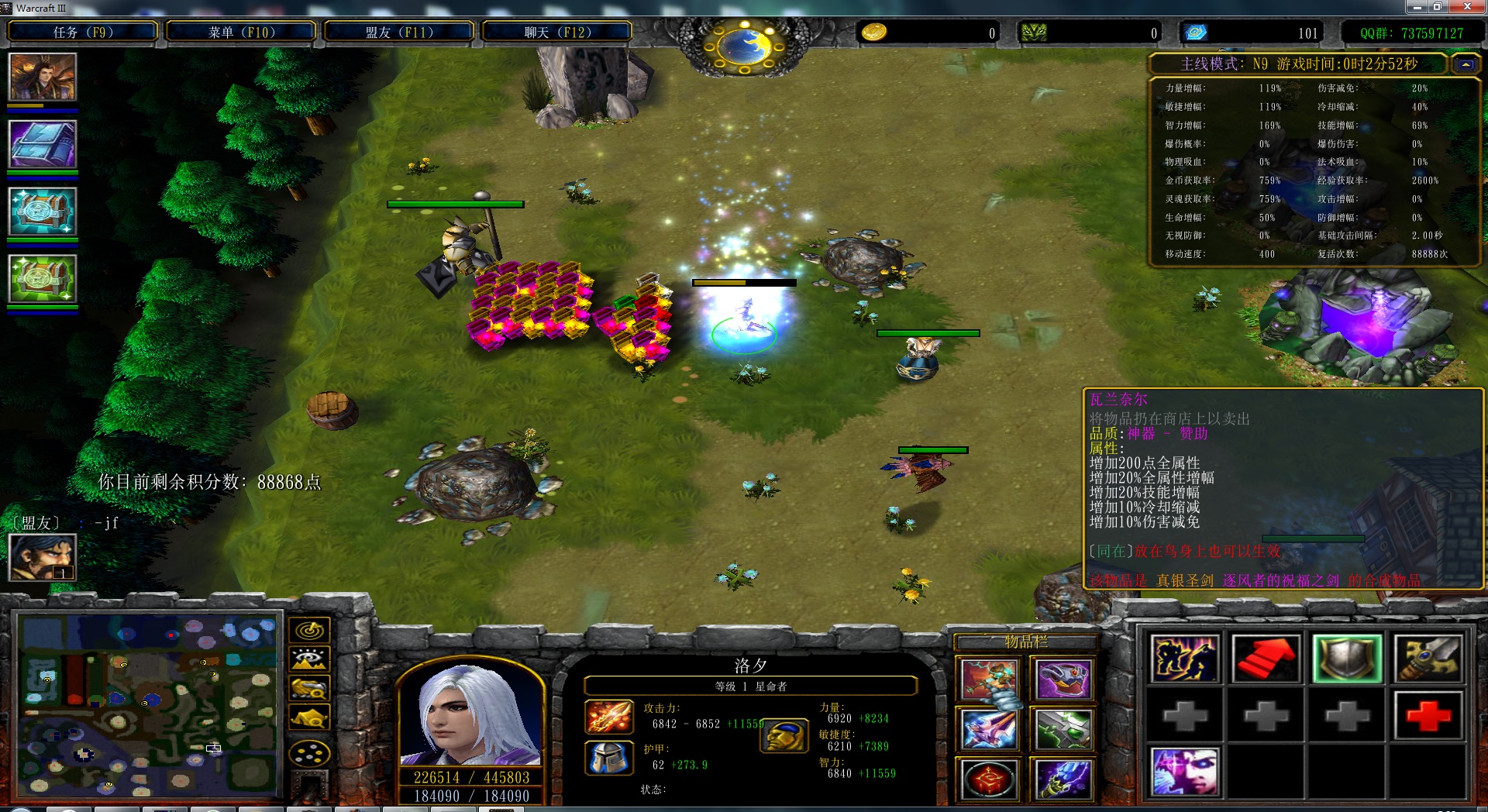Collapse the multiboard stats panel
Image resolution: width=1488 pixels, height=812 pixels.
1466,64
